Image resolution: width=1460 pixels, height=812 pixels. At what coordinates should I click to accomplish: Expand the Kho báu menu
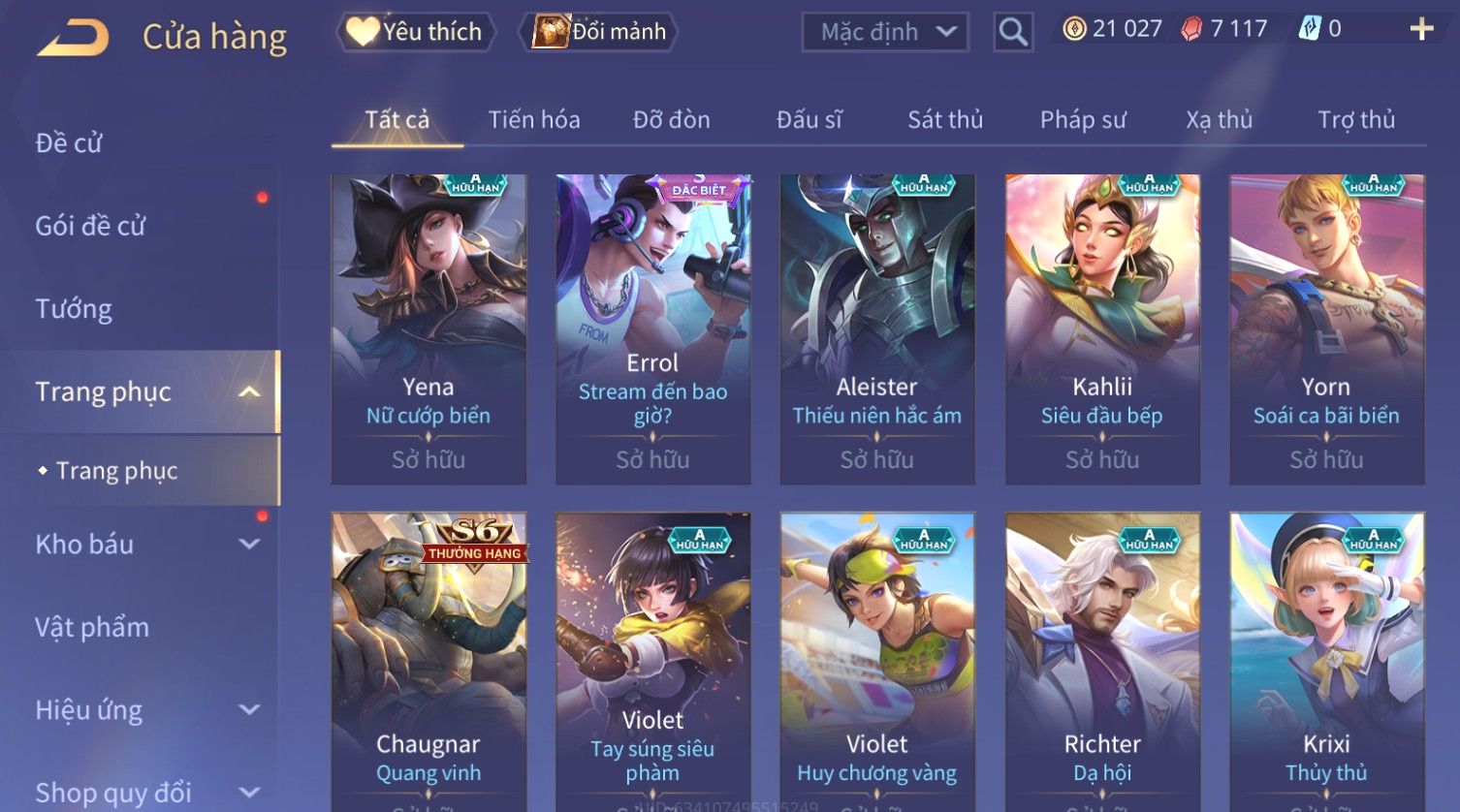(145, 545)
